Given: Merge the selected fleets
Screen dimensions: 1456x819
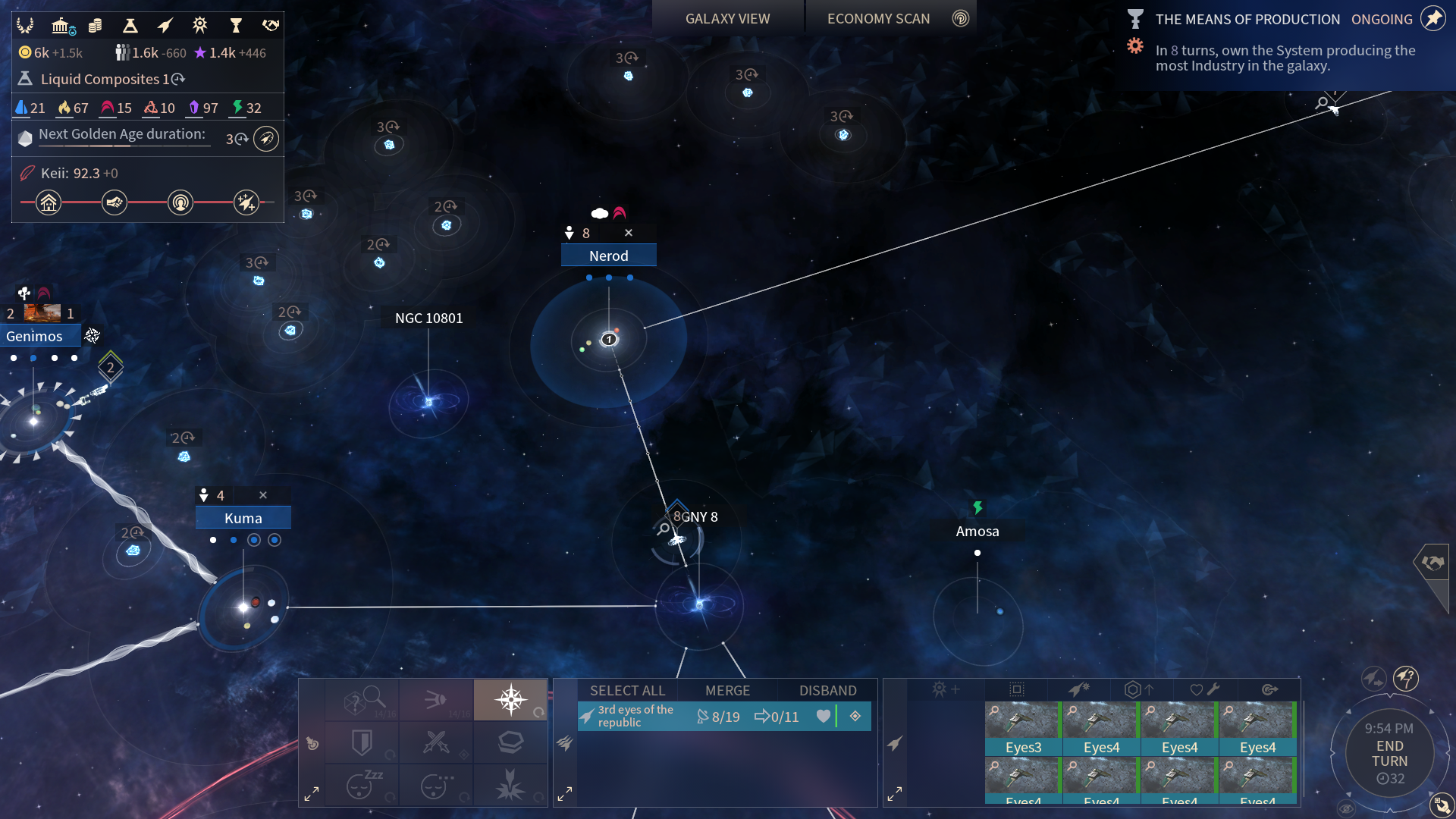Looking at the screenshot, I should point(727,691).
